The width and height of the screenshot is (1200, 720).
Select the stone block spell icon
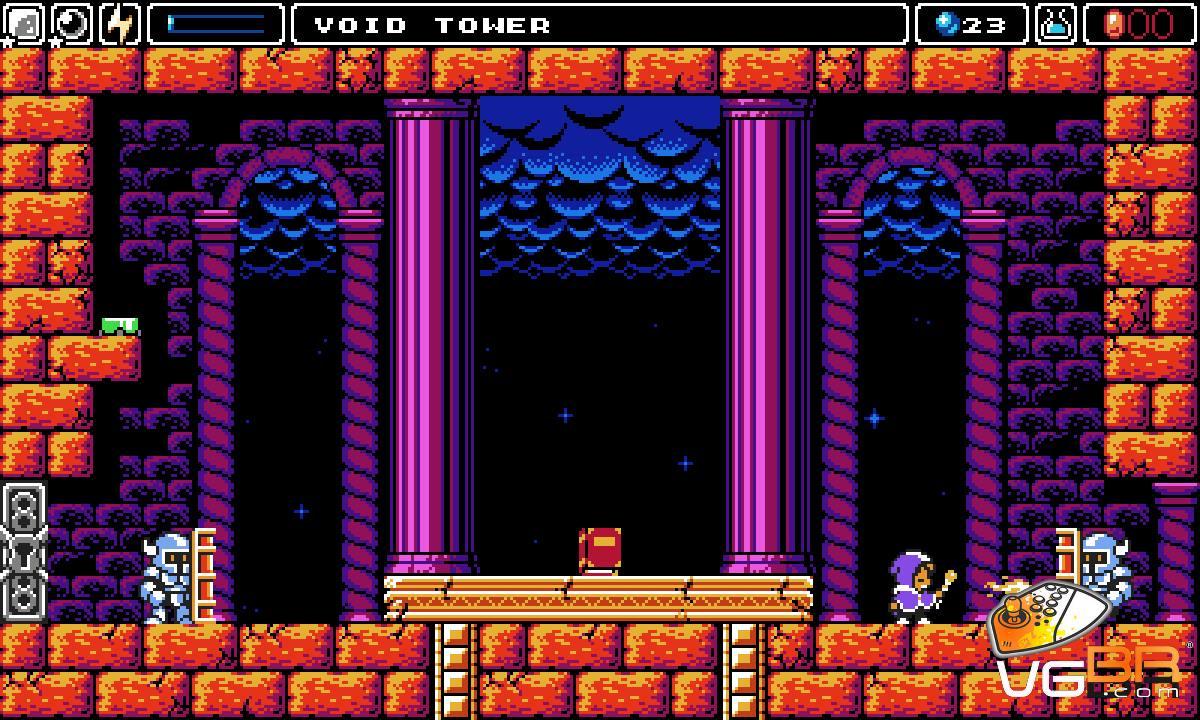coord(24,24)
